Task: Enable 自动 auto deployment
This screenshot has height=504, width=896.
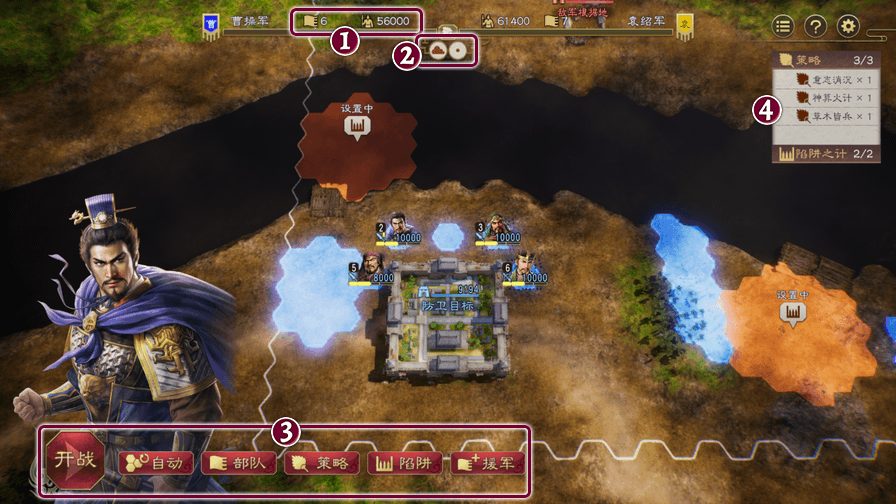Action: (x=155, y=462)
